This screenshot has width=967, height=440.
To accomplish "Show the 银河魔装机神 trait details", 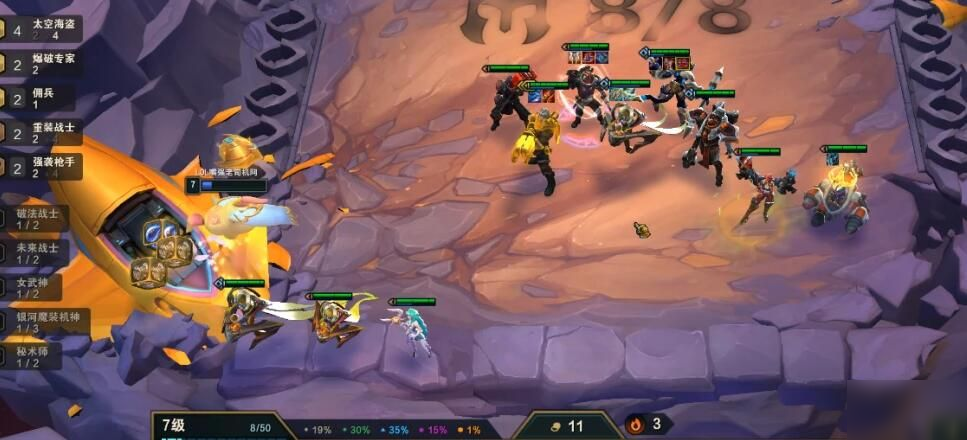I will 45,322.
